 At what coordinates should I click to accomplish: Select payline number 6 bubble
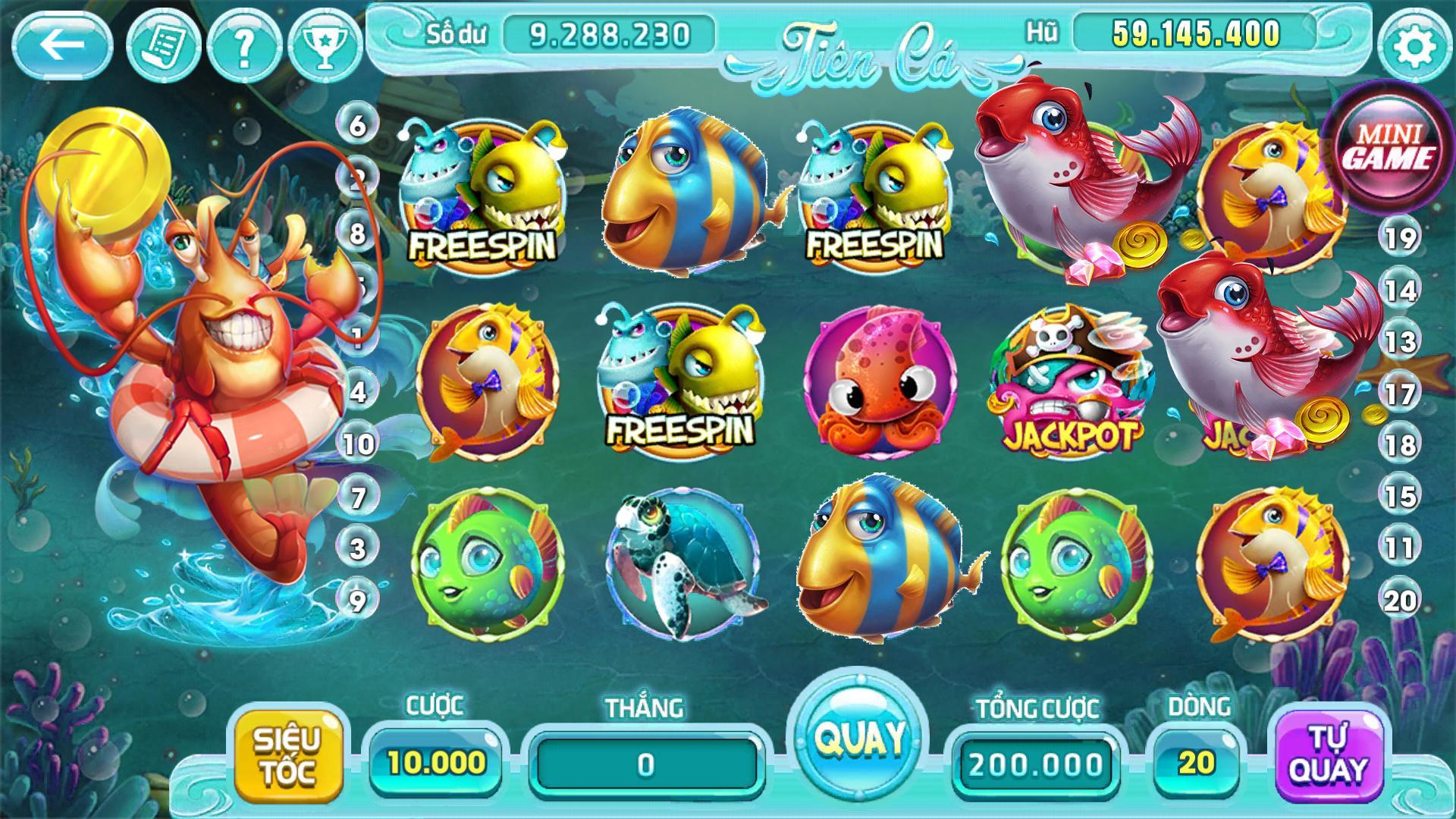[x=357, y=124]
